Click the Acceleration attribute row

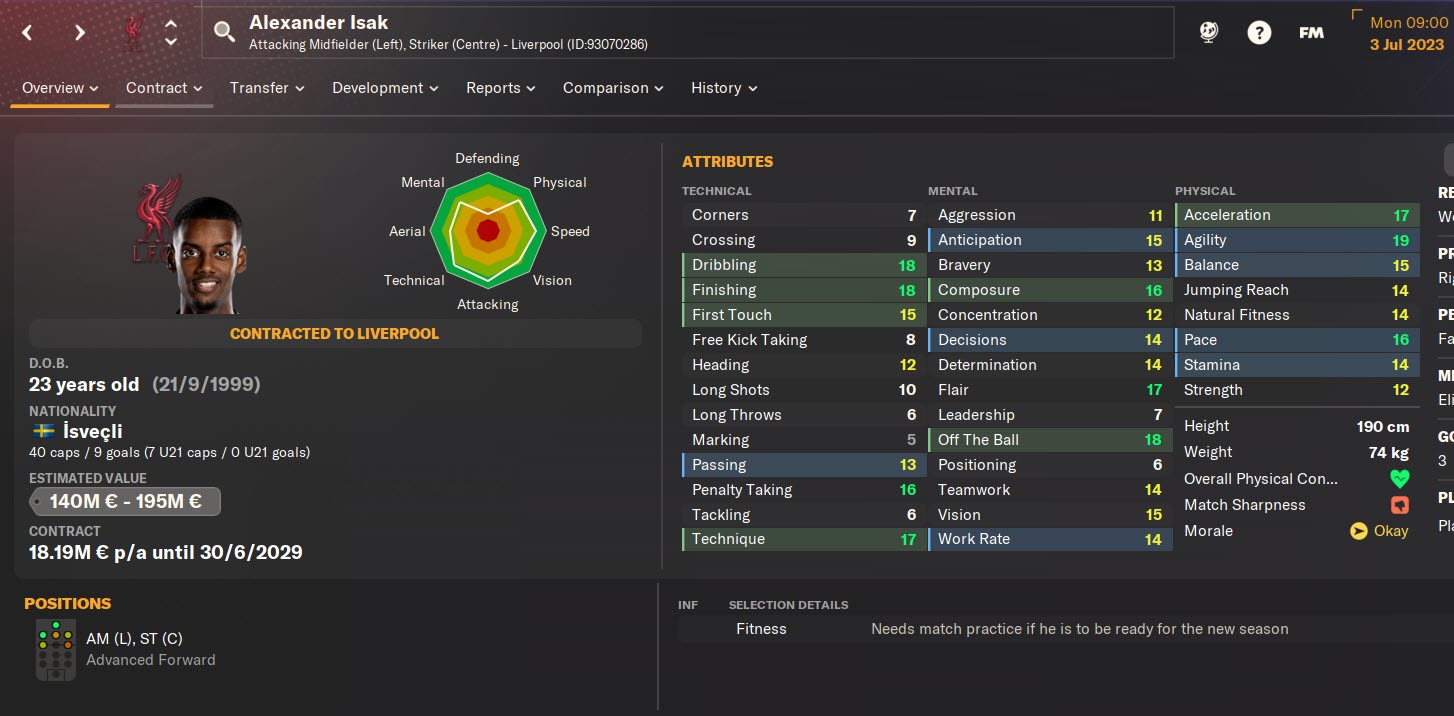point(1296,215)
